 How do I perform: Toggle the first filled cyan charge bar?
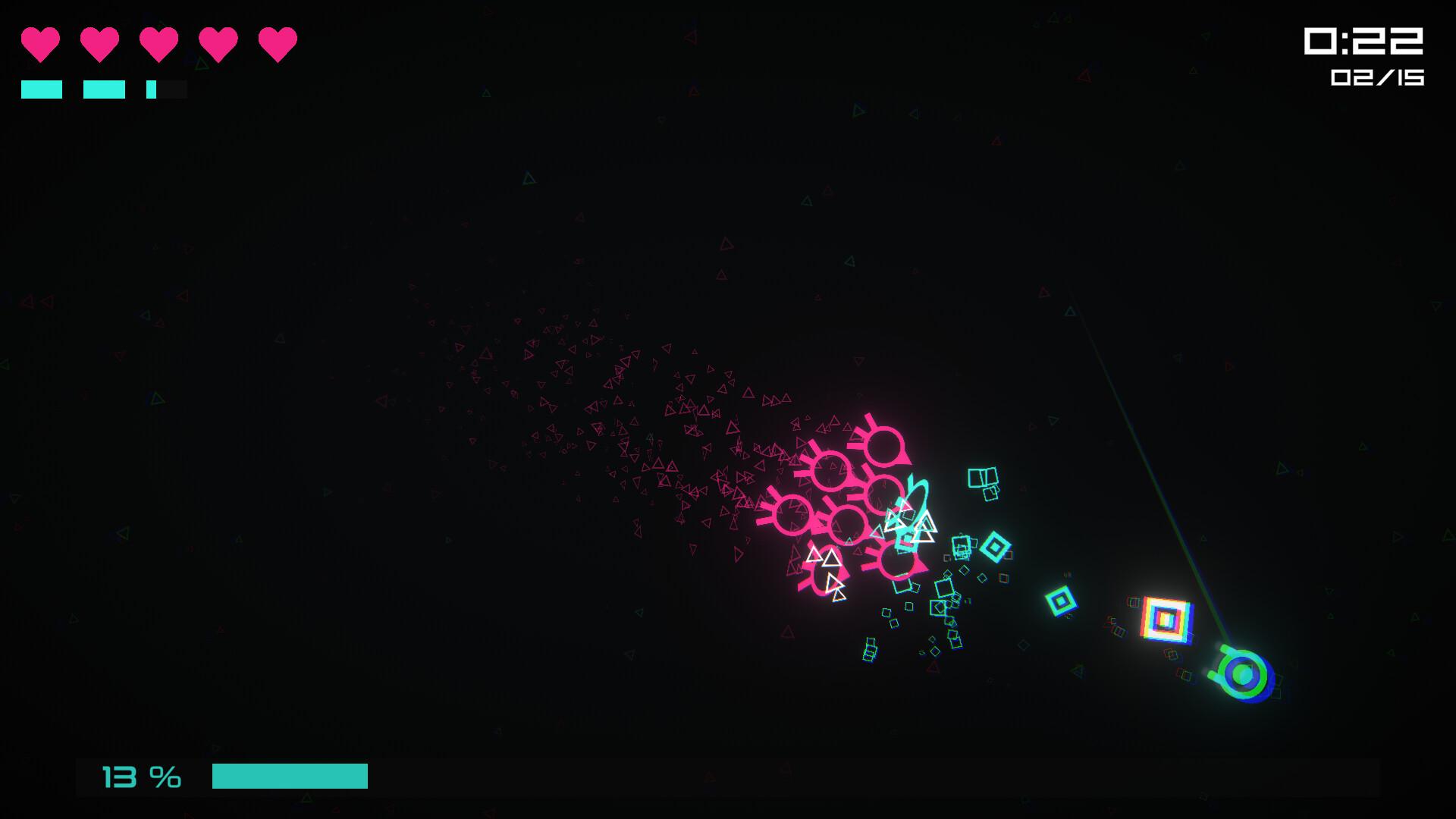42,89
